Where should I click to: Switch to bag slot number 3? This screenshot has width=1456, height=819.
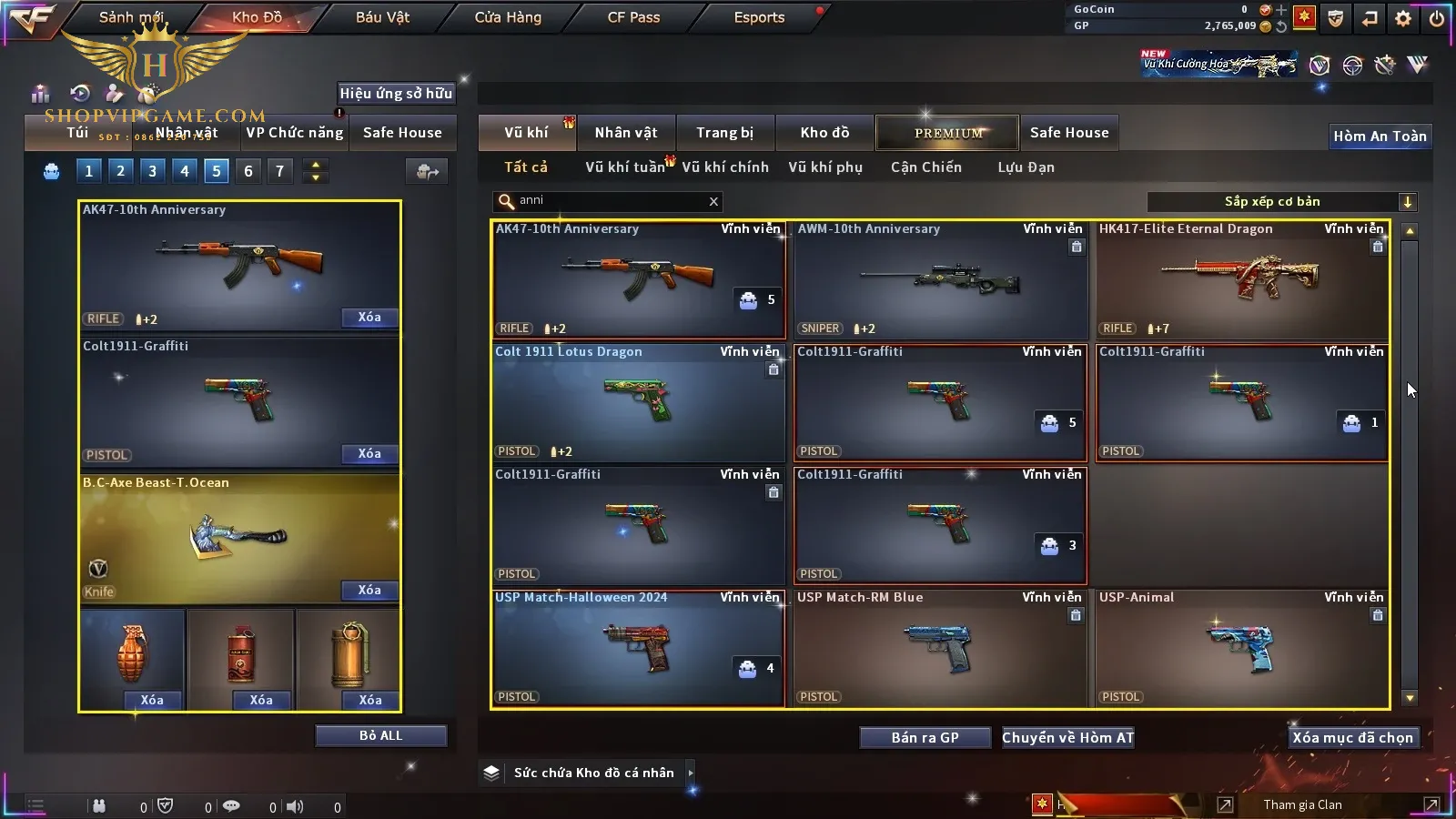click(x=152, y=171)
